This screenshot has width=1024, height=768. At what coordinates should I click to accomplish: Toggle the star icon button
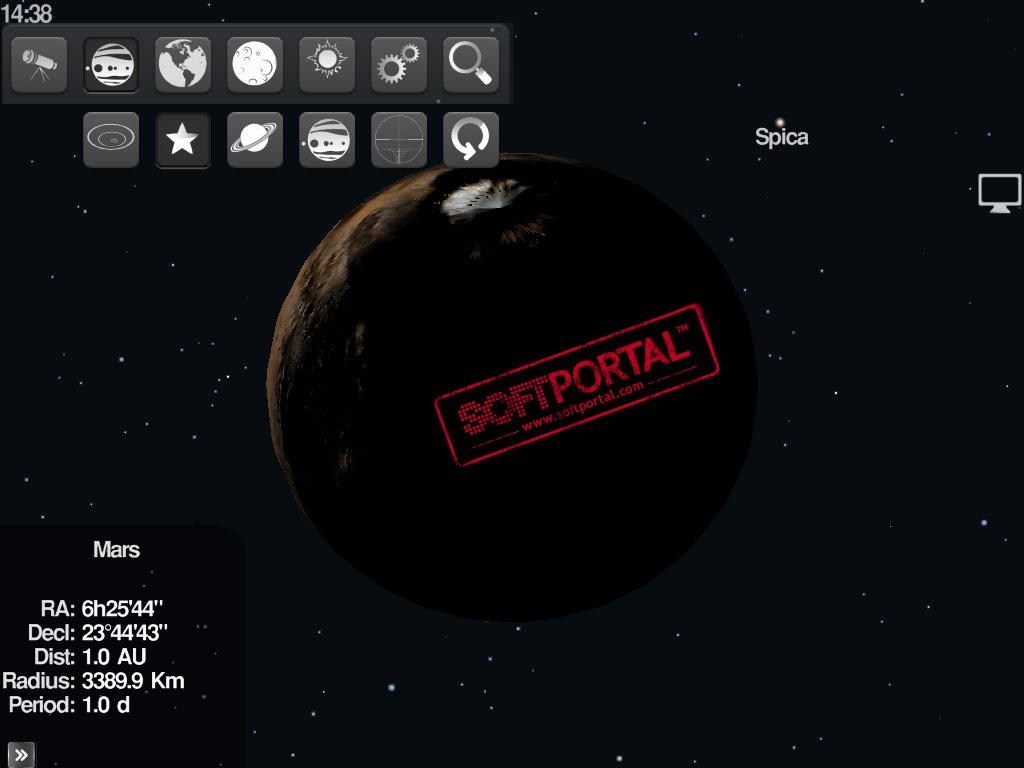point(183,140)
